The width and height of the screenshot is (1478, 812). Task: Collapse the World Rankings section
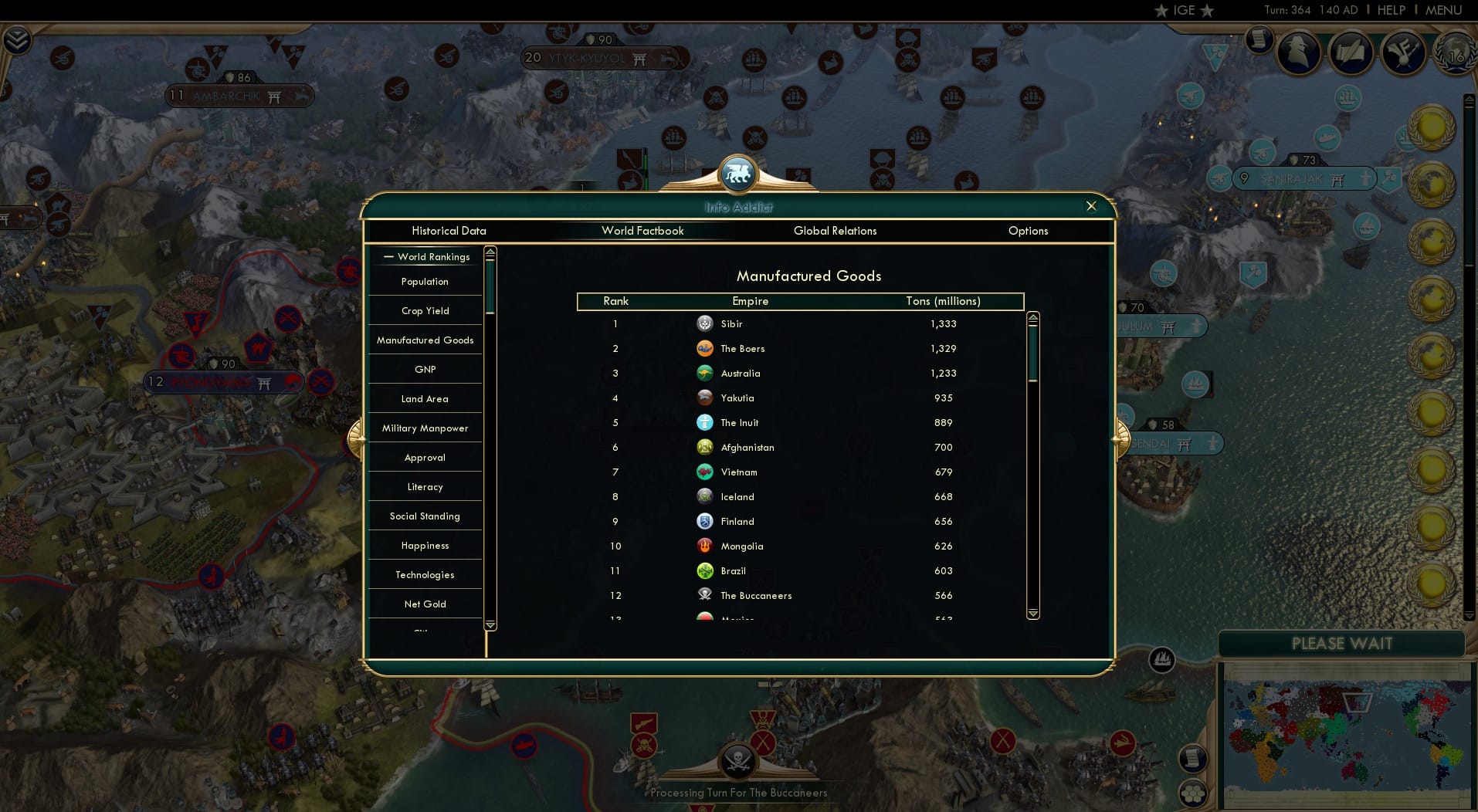(x=390, y=256)
